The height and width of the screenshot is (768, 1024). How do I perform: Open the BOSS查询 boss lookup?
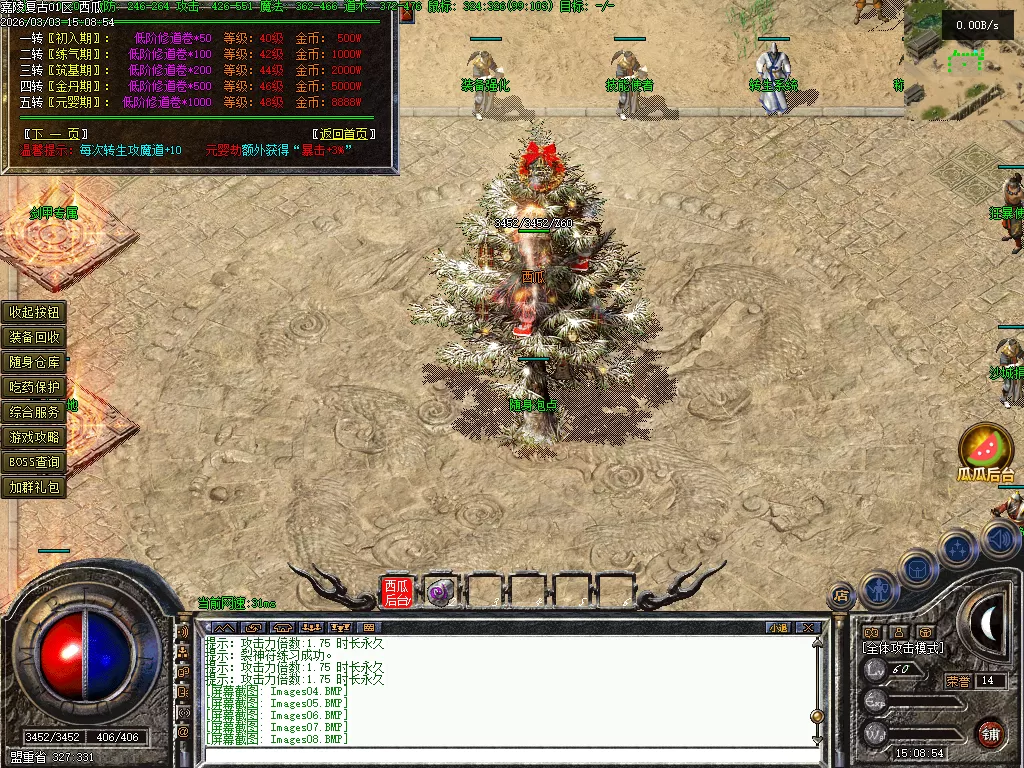coord(35,462)
